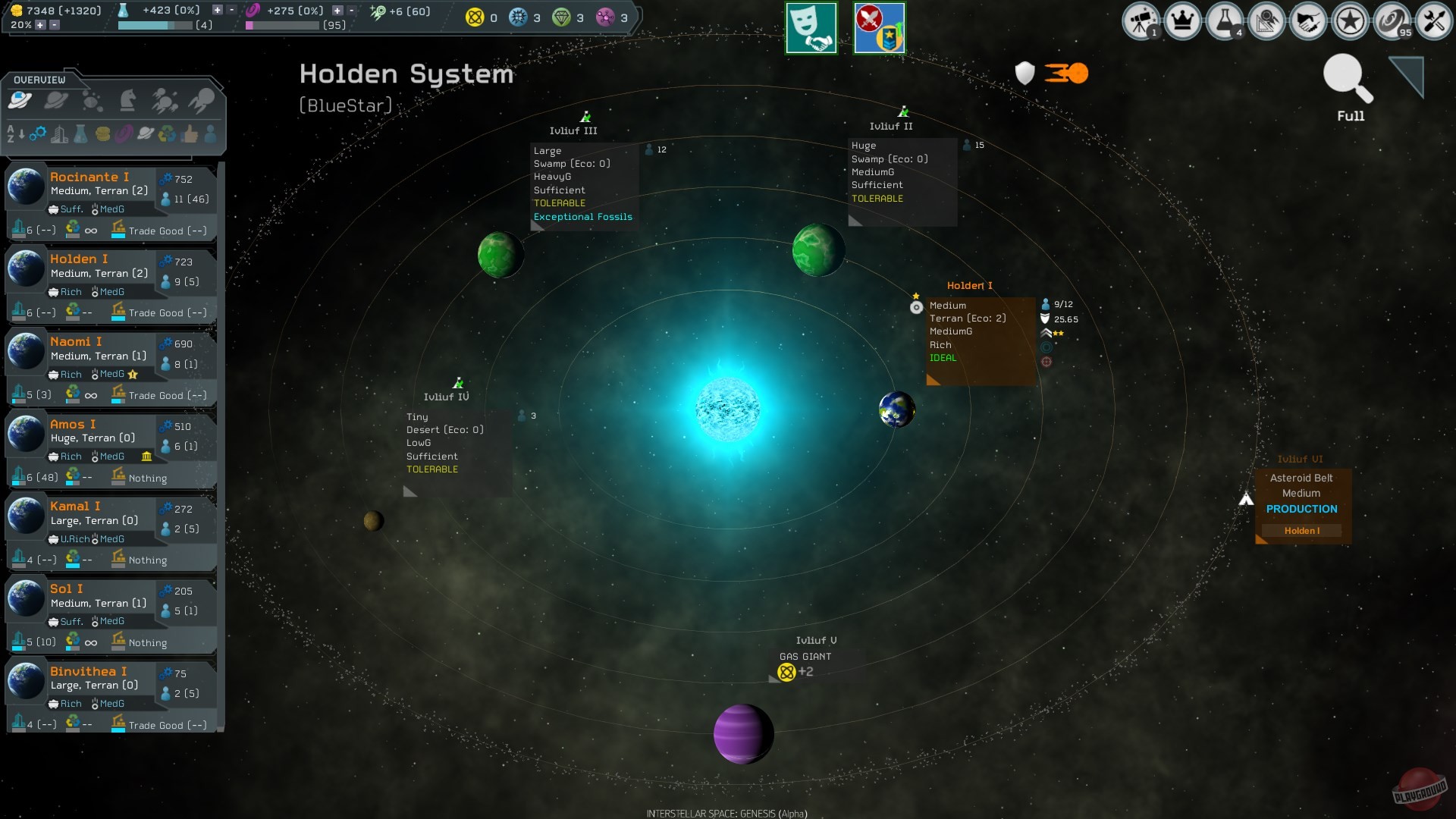This screenshot has height=819, width=1456.
Task: Open the wrench settings menu
Action: click(1433, 20)
